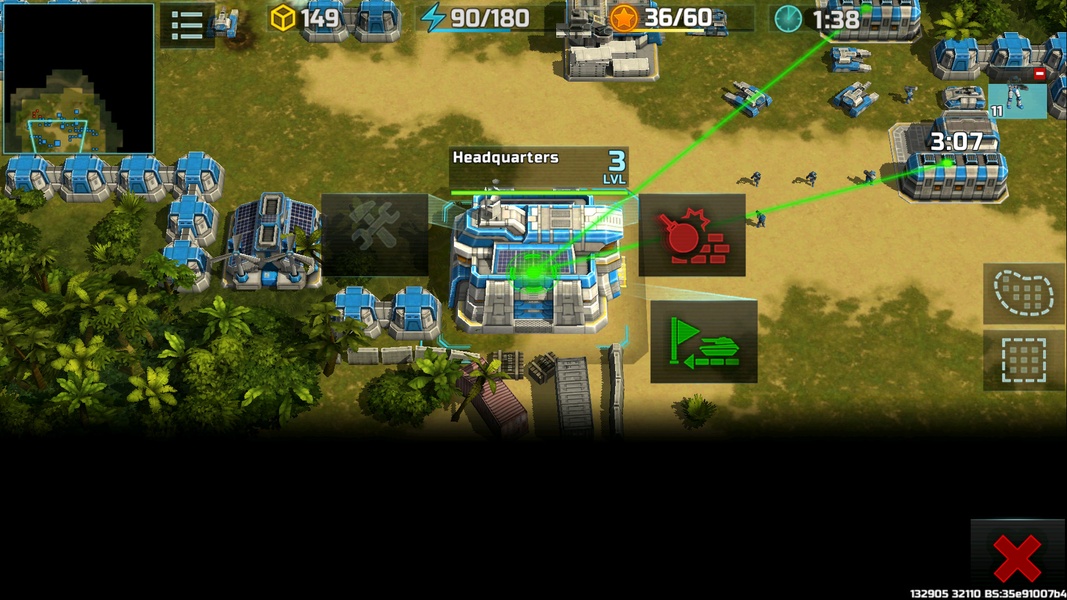Select the repair wrench-and-hammer button
Image resolution: width=1067 pixels, height=600 pixels.
click(375, 235)
